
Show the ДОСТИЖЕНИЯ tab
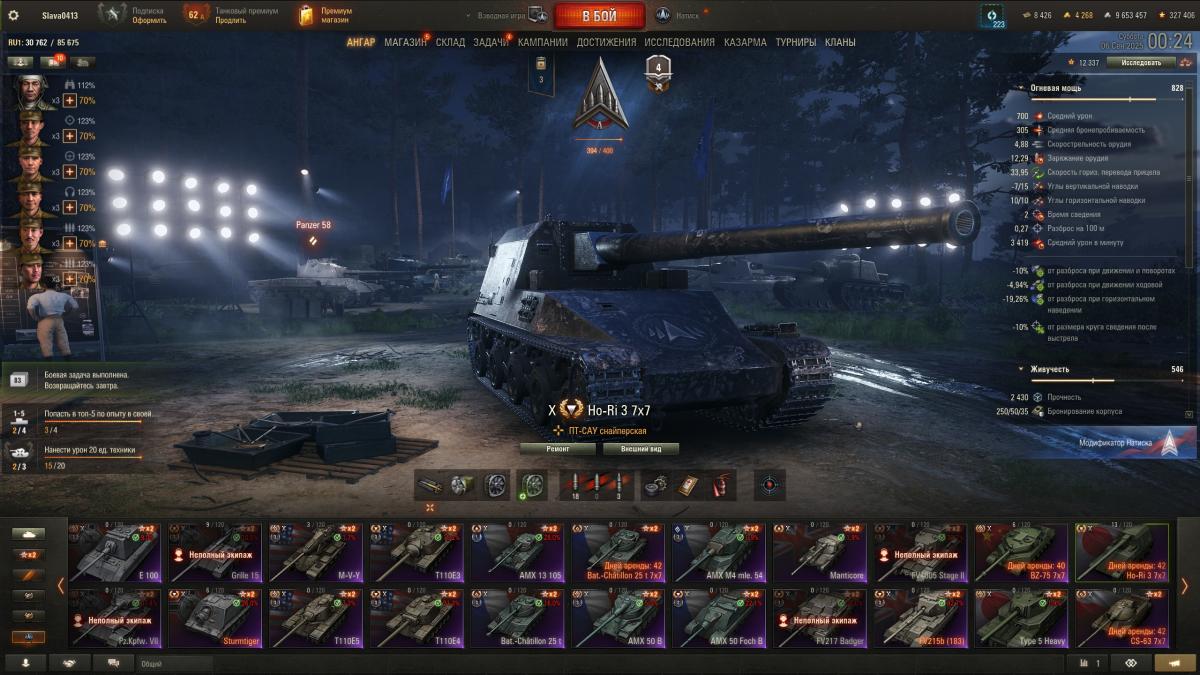coord(606,43)
